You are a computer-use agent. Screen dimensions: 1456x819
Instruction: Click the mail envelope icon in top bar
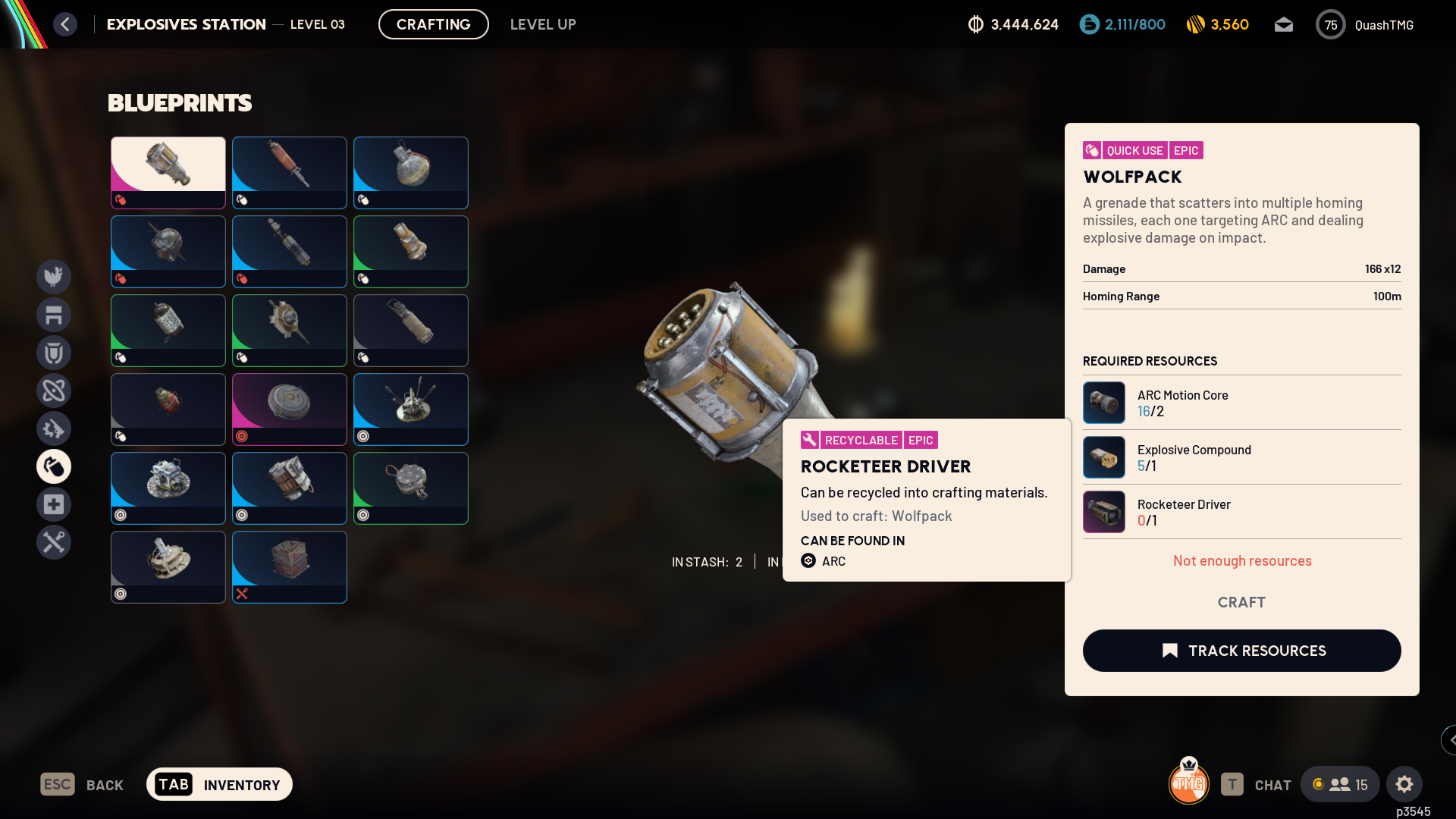[1283, 24]
